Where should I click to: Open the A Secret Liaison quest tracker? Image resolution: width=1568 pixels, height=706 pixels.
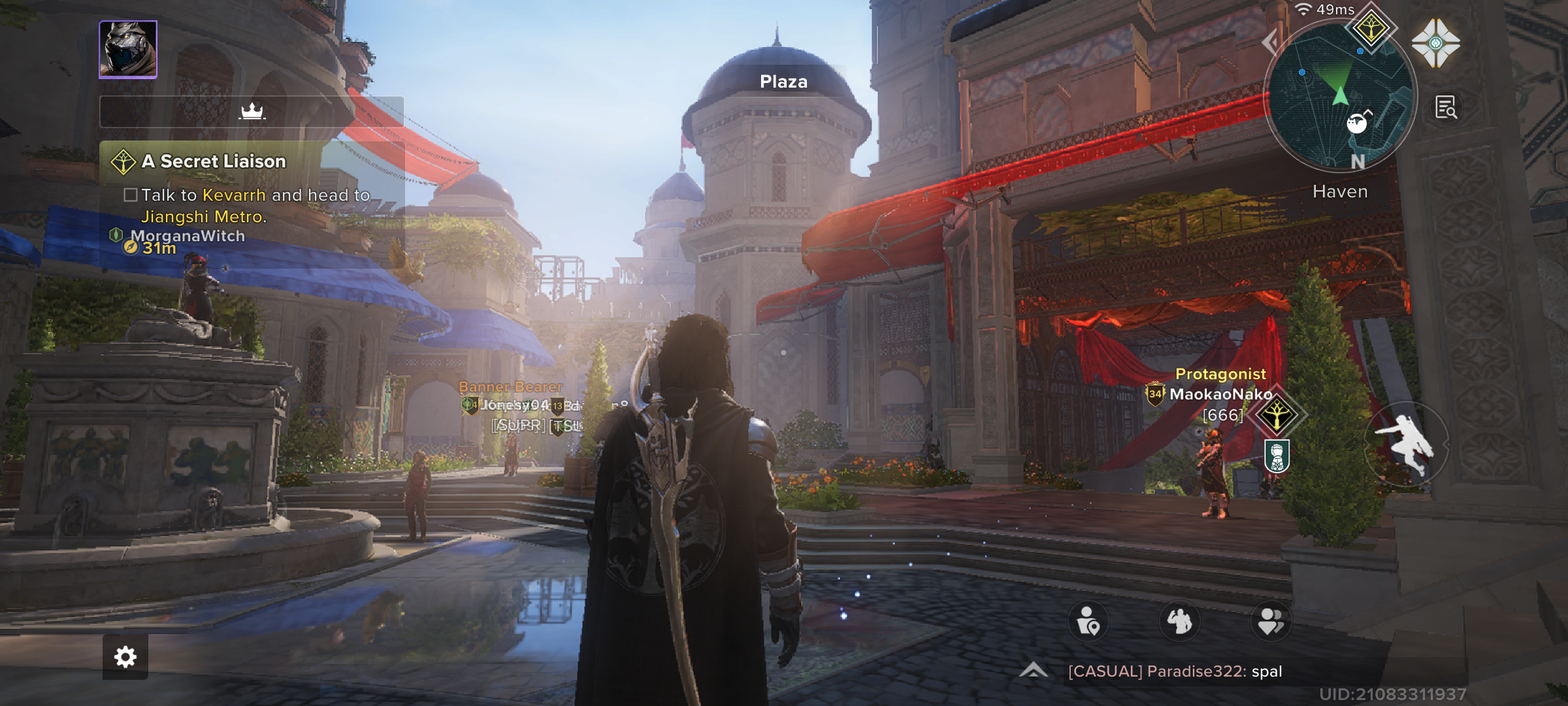coord(214,161)
